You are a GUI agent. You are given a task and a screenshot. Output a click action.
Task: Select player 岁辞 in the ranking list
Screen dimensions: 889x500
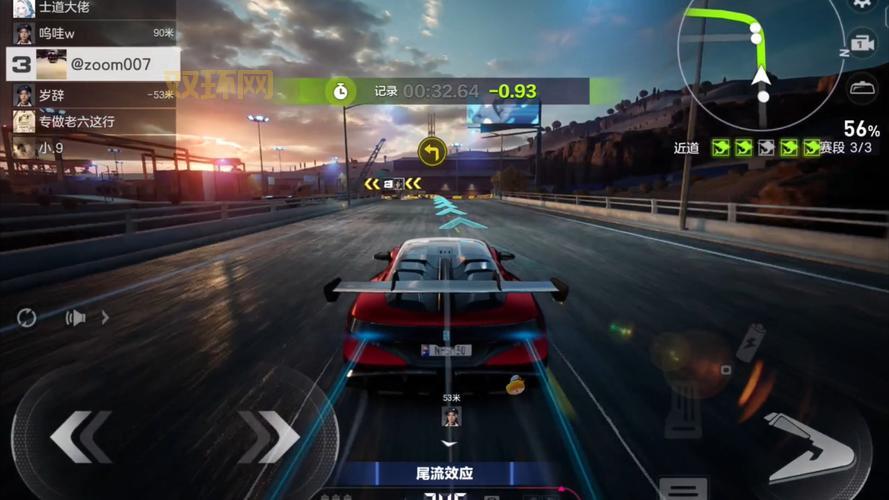(90, 95)
